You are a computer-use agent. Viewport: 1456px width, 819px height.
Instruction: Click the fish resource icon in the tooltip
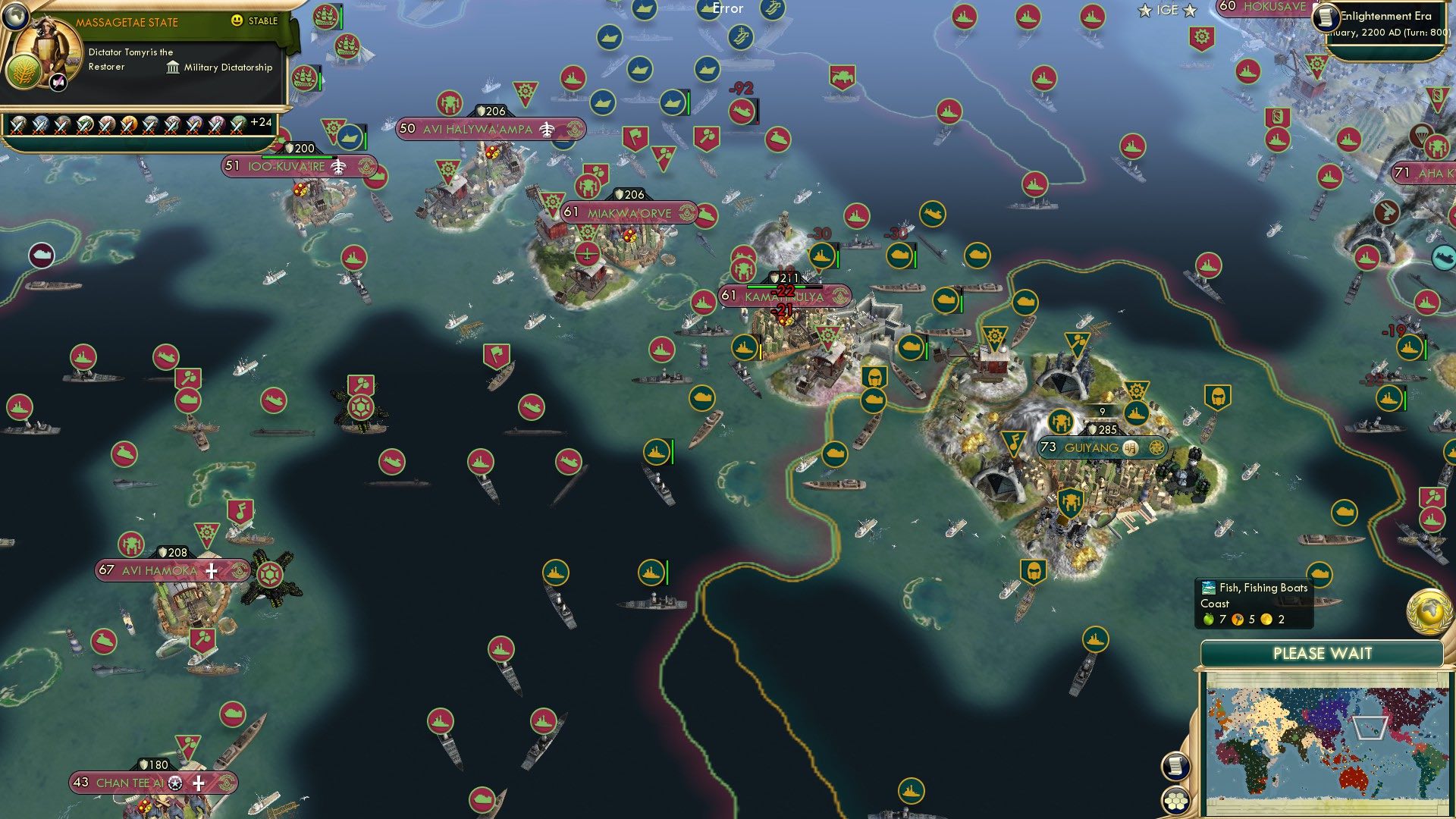(x=1209, y=588)
